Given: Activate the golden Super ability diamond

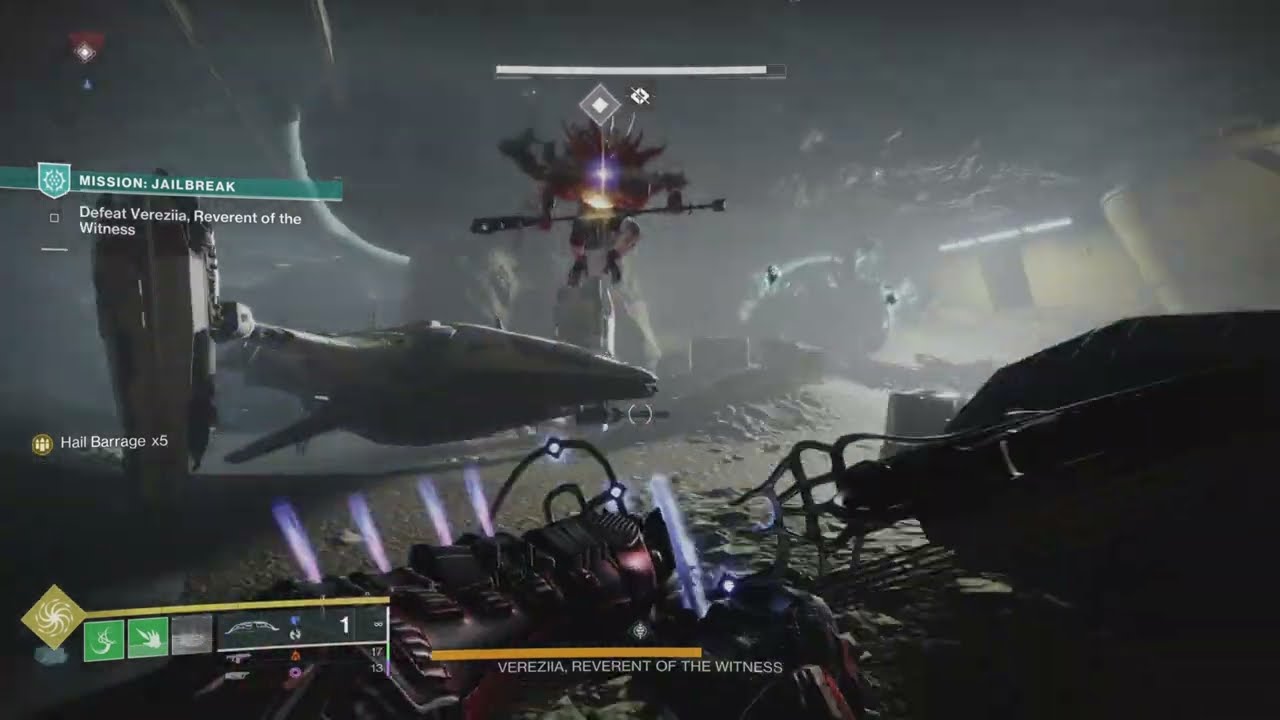Looking at the screenshot, I should tap(53, 617).
